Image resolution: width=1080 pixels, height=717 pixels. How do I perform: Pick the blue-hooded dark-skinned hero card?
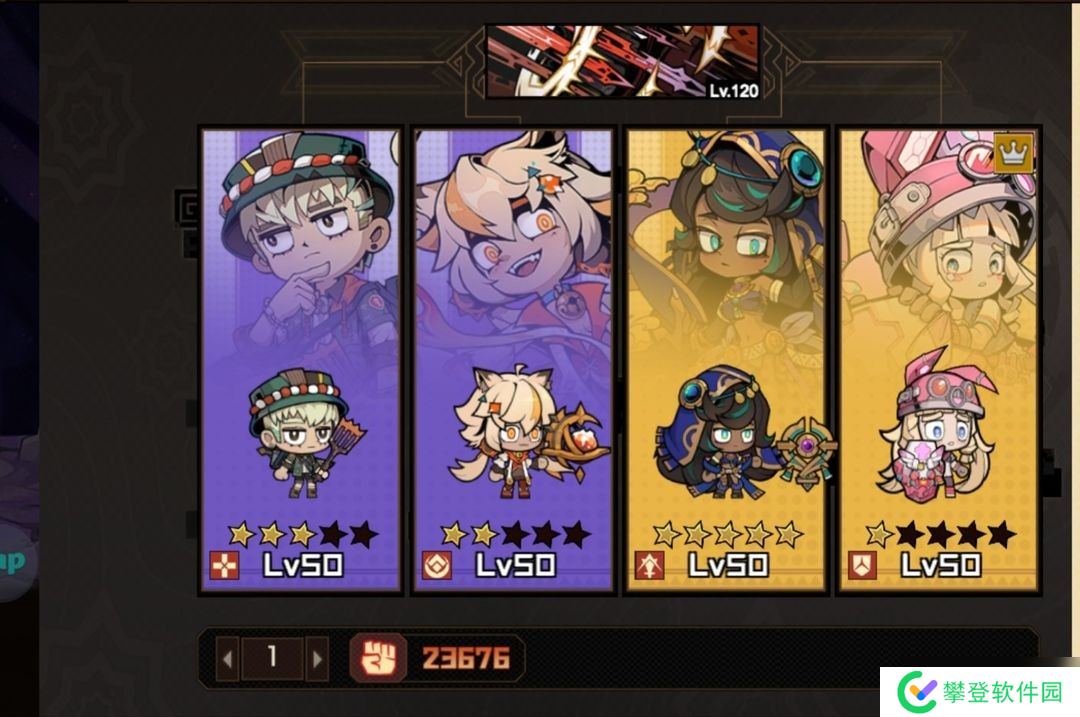tap(726, 360)
